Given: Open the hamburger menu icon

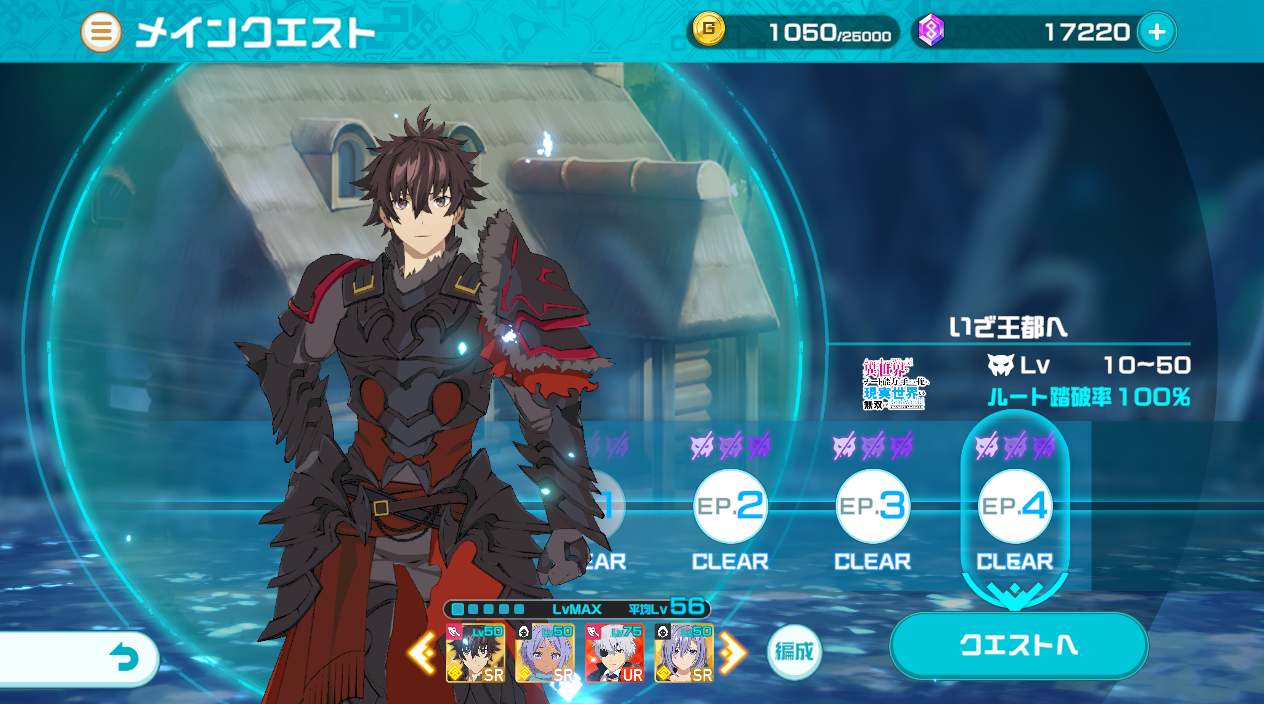Looking at the screenshot, I should [101, 33].
